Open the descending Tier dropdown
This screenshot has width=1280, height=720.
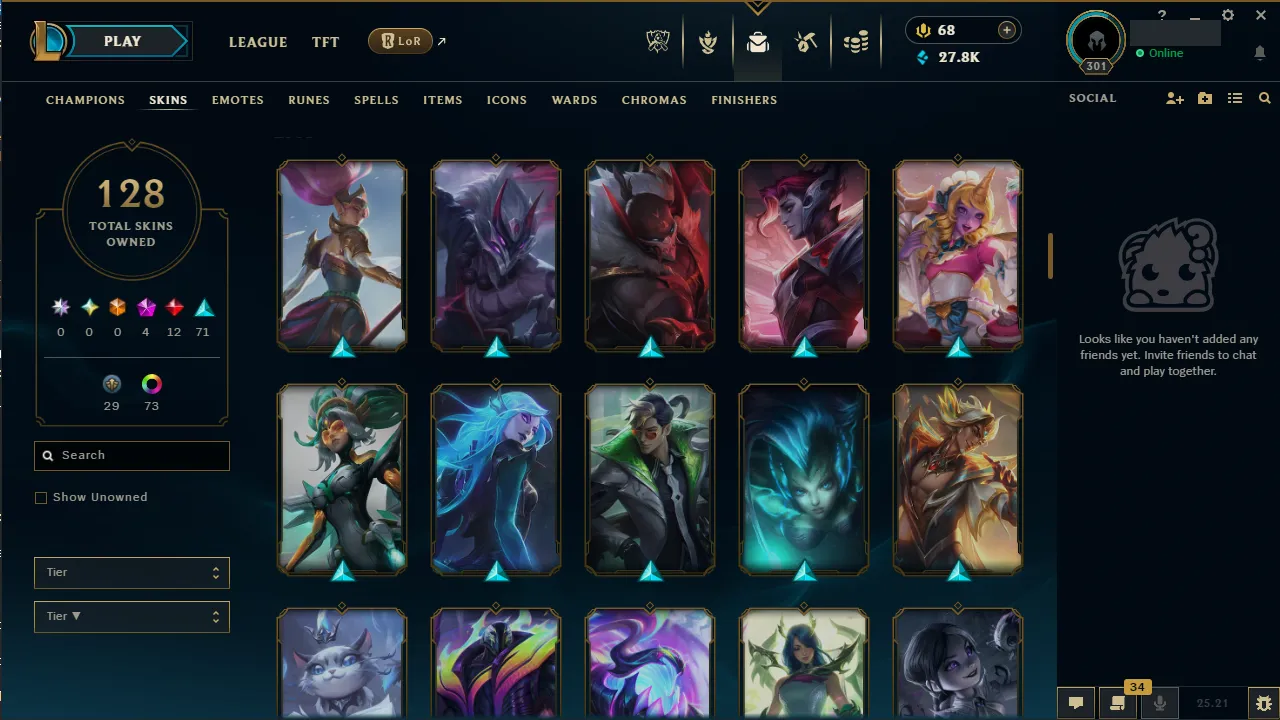[x=131, y=616]
